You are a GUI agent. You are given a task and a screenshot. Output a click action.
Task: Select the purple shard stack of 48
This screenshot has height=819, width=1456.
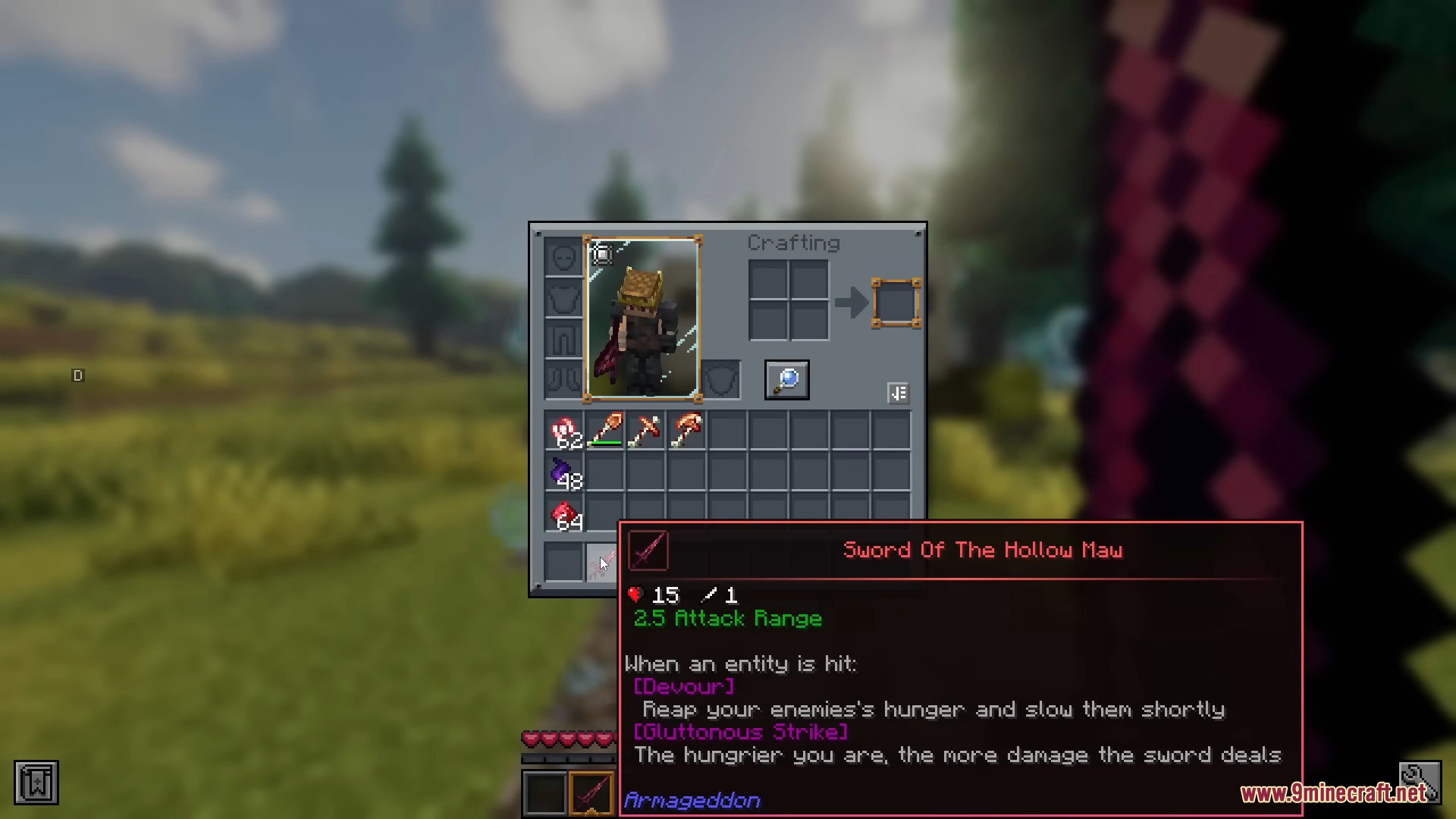(x=564, y=472)
